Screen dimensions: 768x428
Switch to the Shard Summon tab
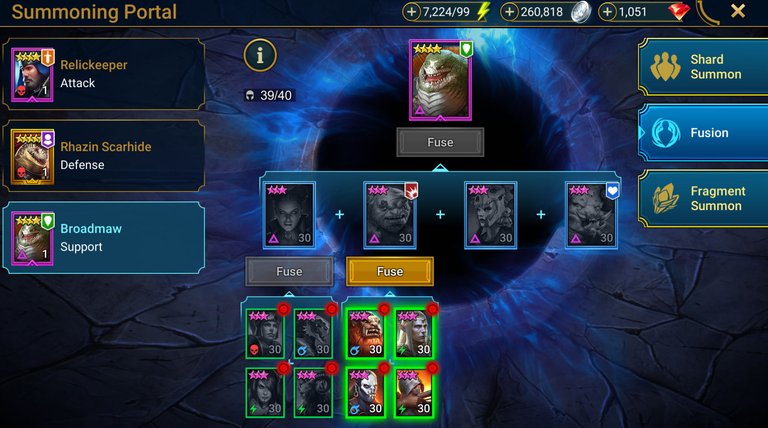(x=703, y=67)
